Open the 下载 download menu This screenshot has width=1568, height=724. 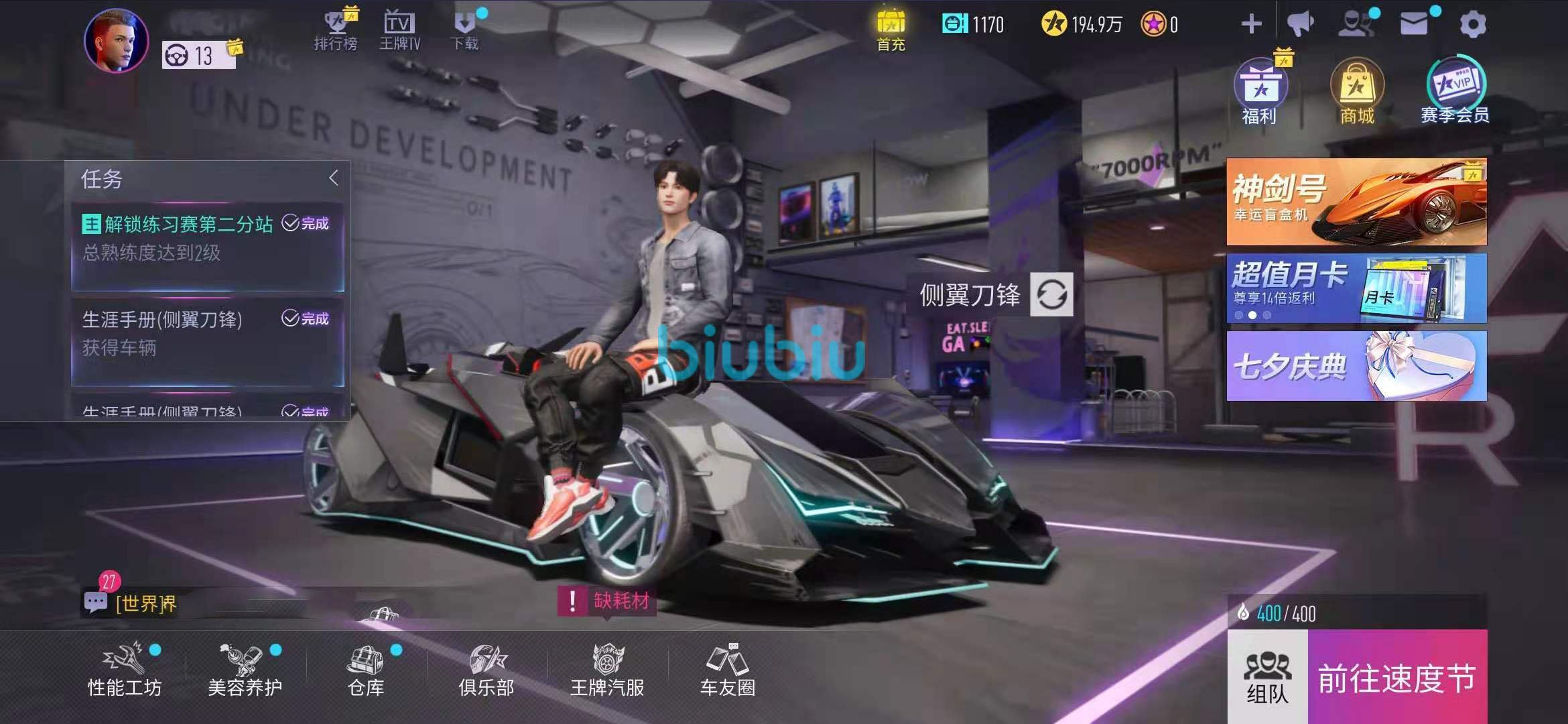[464, 30]
